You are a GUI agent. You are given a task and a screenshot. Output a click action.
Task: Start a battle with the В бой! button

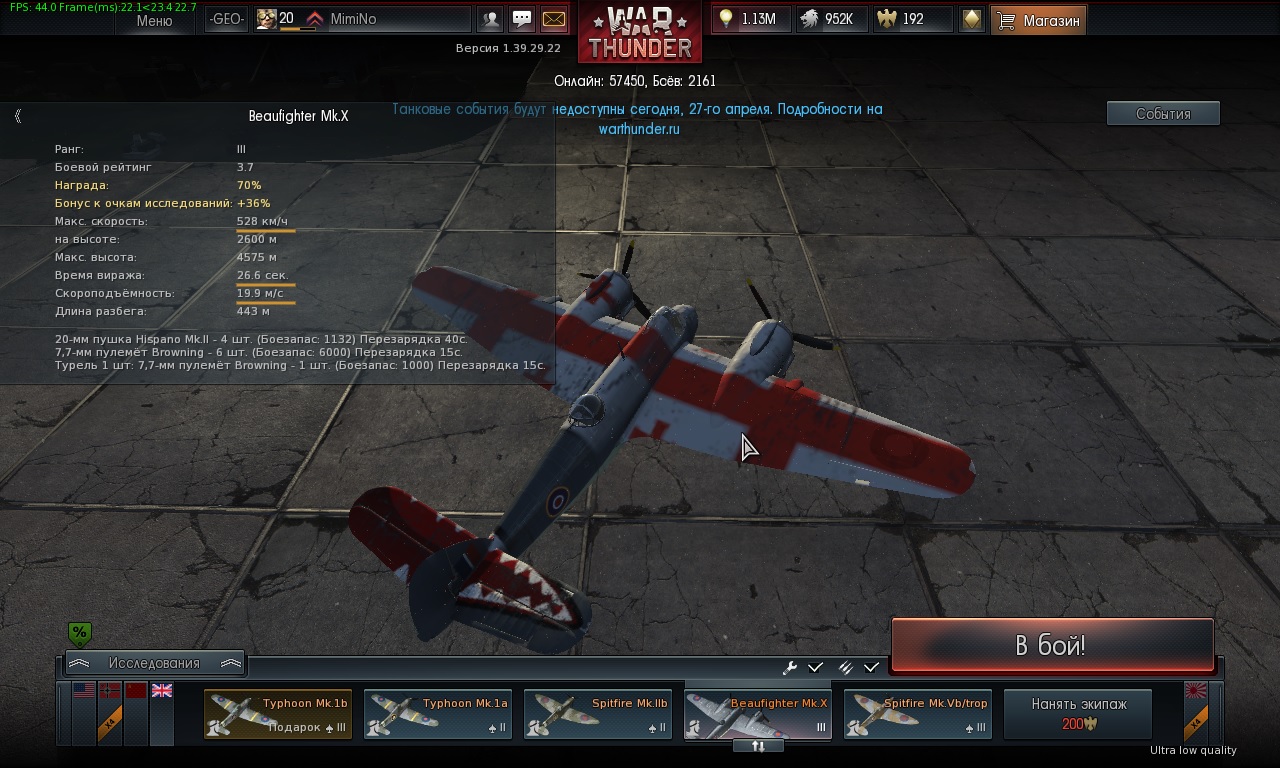[1052, 645]
